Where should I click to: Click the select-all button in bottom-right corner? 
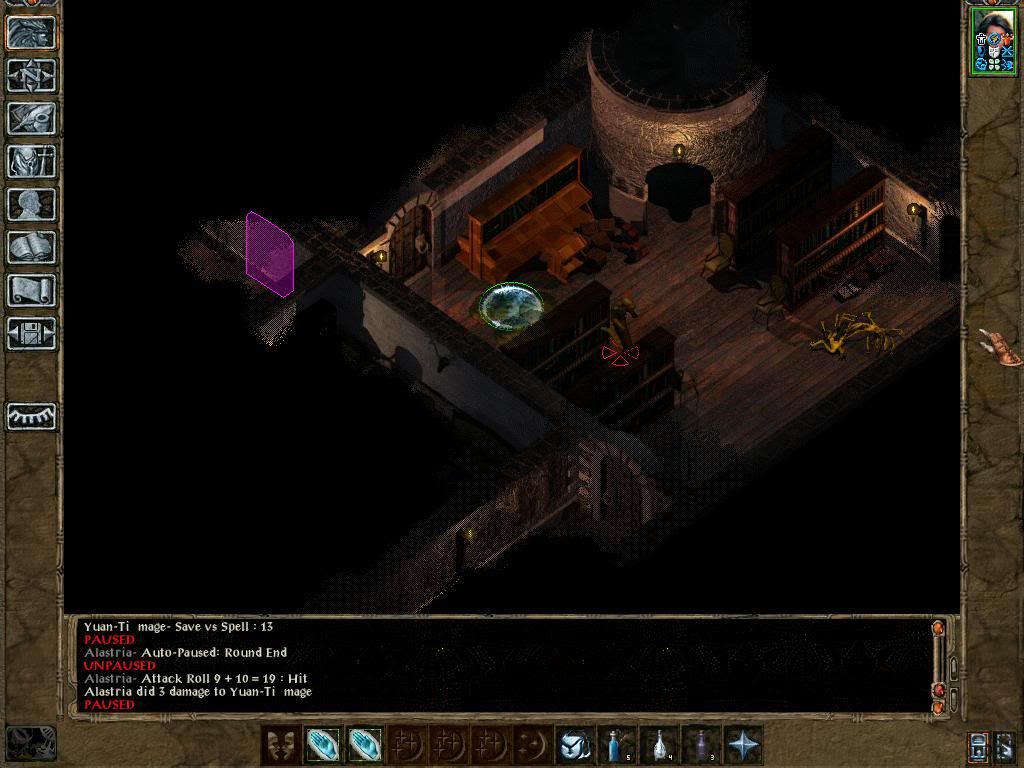[1005, 746]
